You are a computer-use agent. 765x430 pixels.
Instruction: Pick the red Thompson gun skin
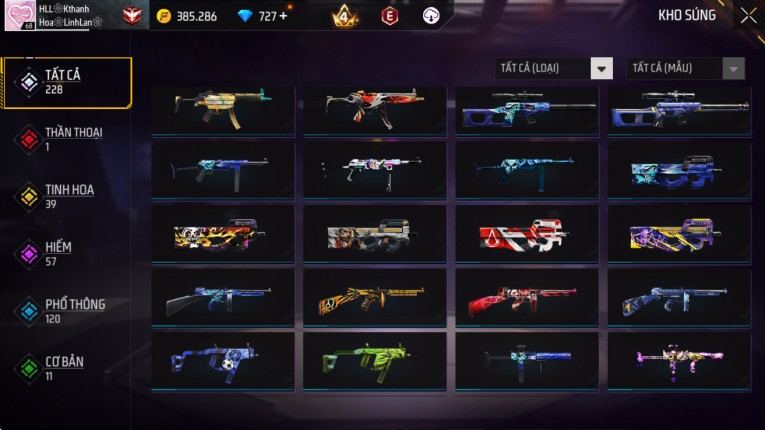pyautogui.click(x=527, y=299)
